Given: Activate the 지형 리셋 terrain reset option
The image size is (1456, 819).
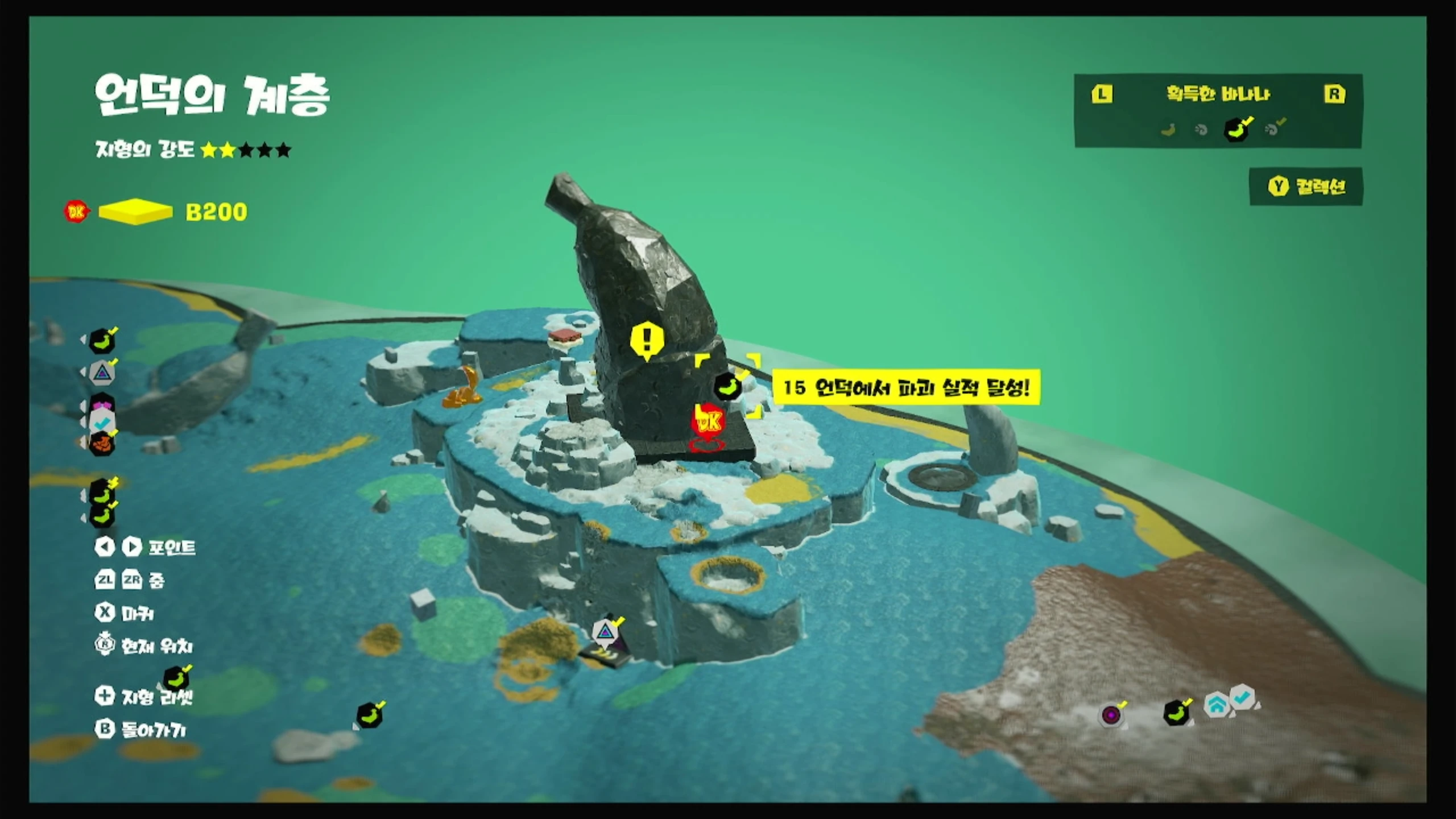Looking at the screenshot, I should (144, 696).
